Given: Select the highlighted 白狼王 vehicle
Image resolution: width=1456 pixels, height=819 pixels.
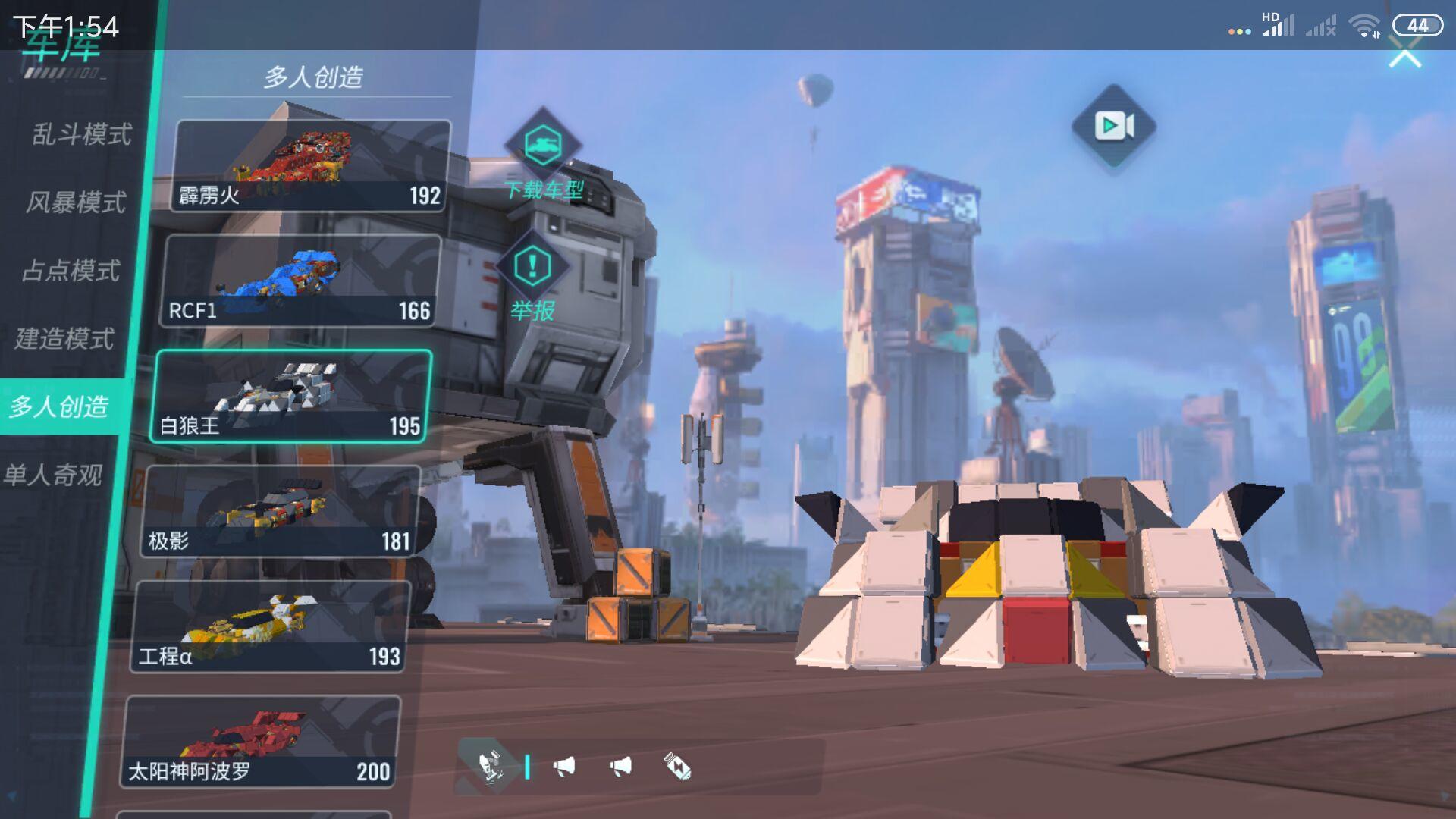Looking at the screenshot, I should click(x=291, y=397).
